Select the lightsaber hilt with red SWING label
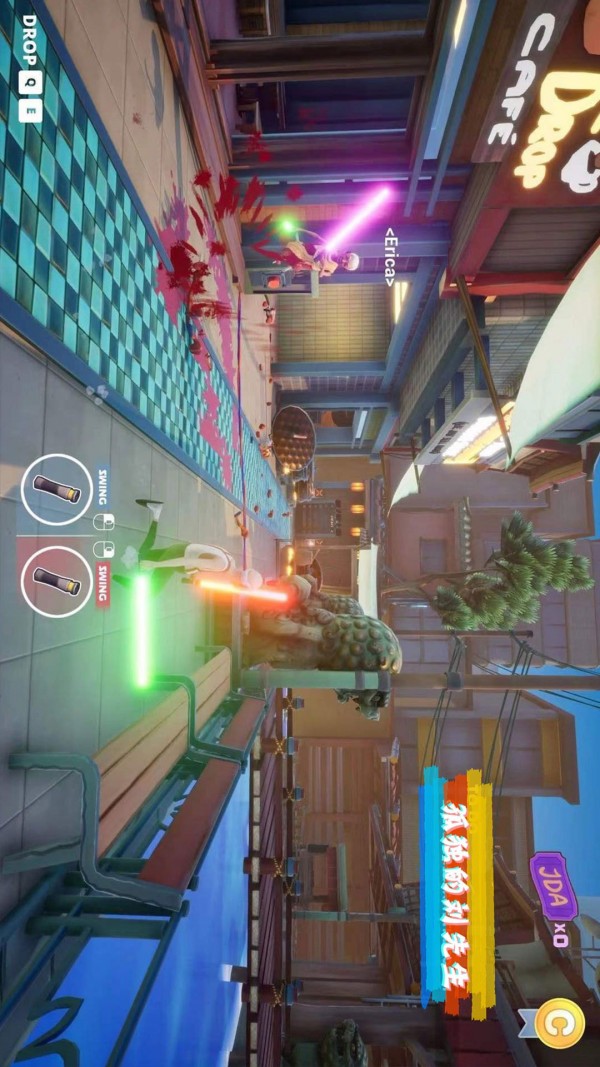 click(x=56, y=581)
